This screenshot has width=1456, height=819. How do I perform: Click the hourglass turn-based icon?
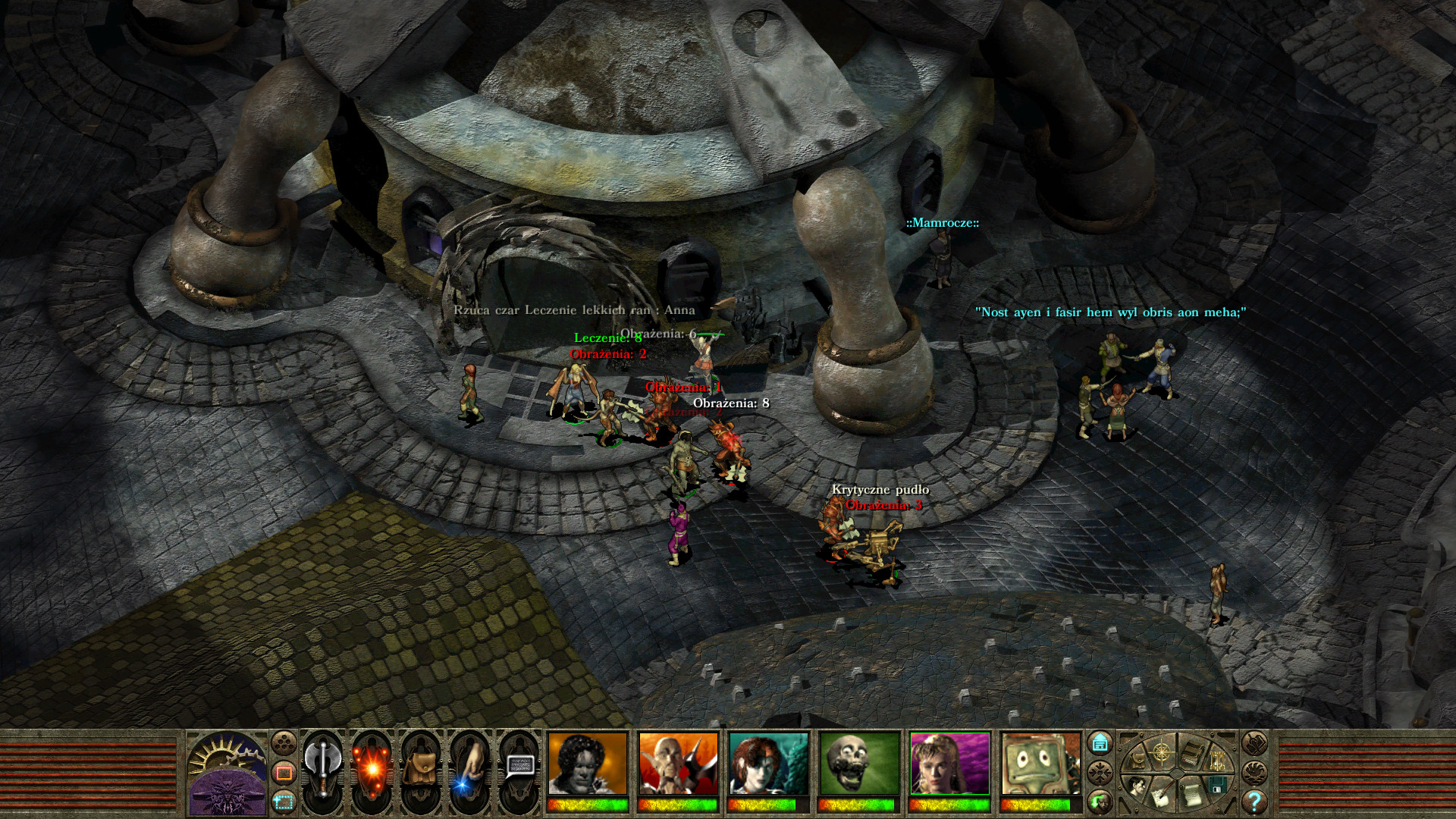[1217, 761]
